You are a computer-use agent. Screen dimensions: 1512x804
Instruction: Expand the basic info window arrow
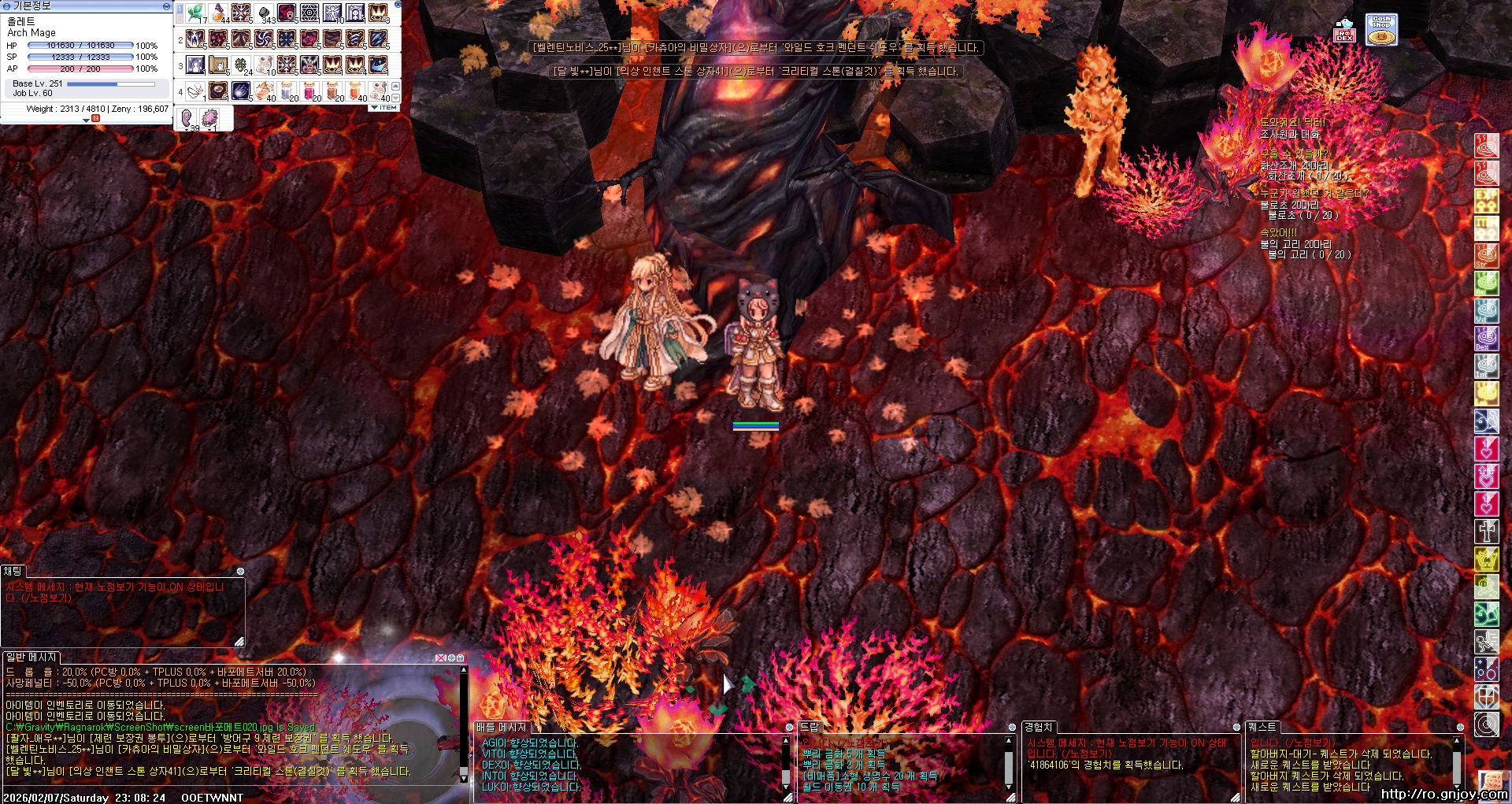[87, 120]
